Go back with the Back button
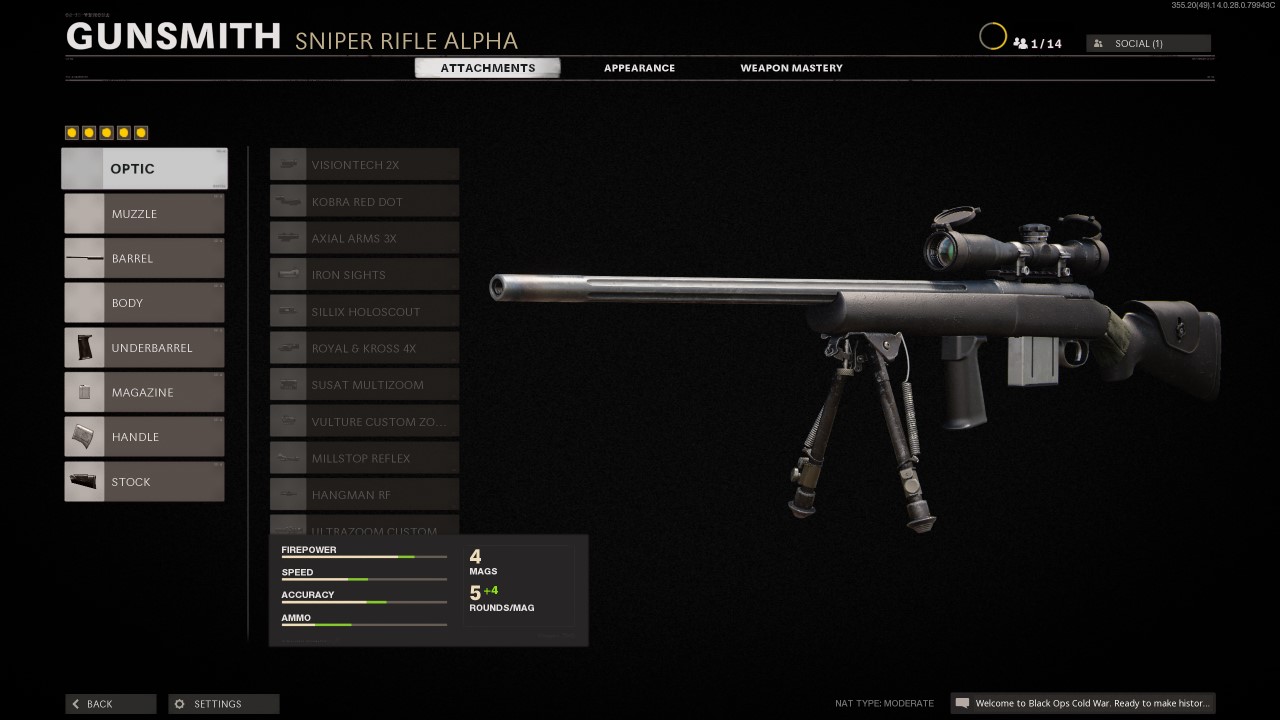 click(111, 704)
